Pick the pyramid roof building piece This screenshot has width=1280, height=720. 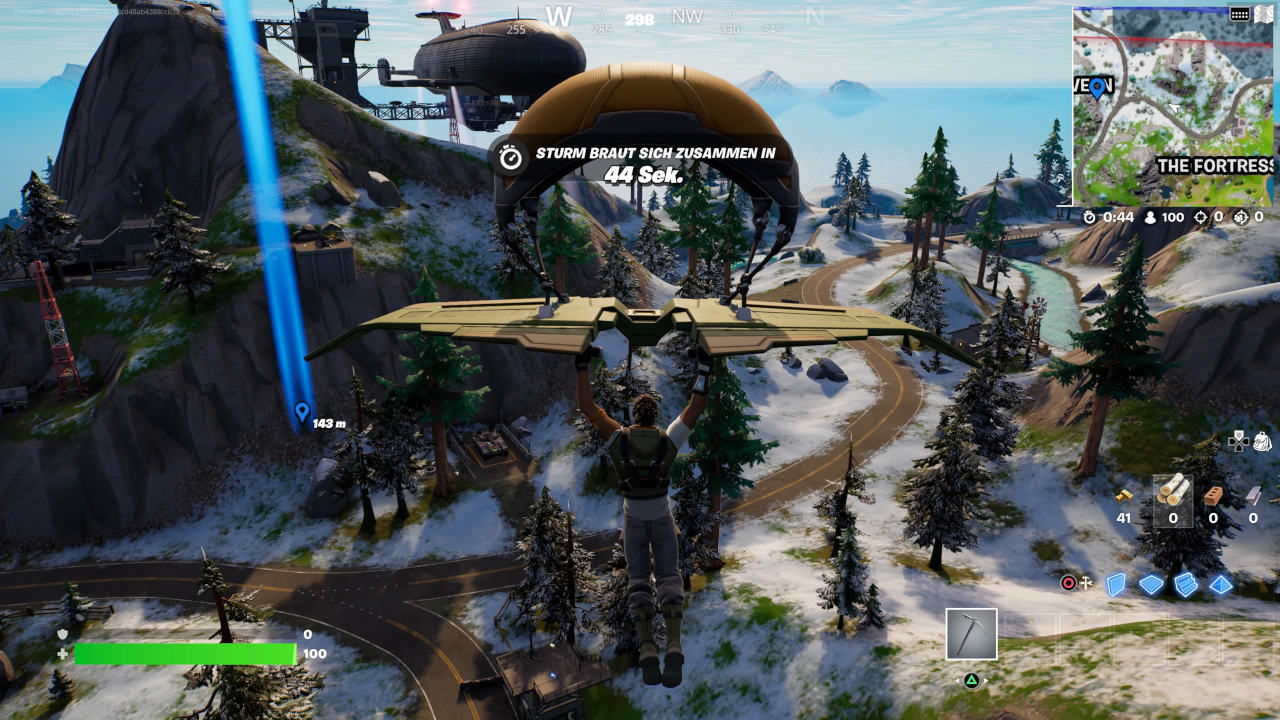(x=1221, y=584)
